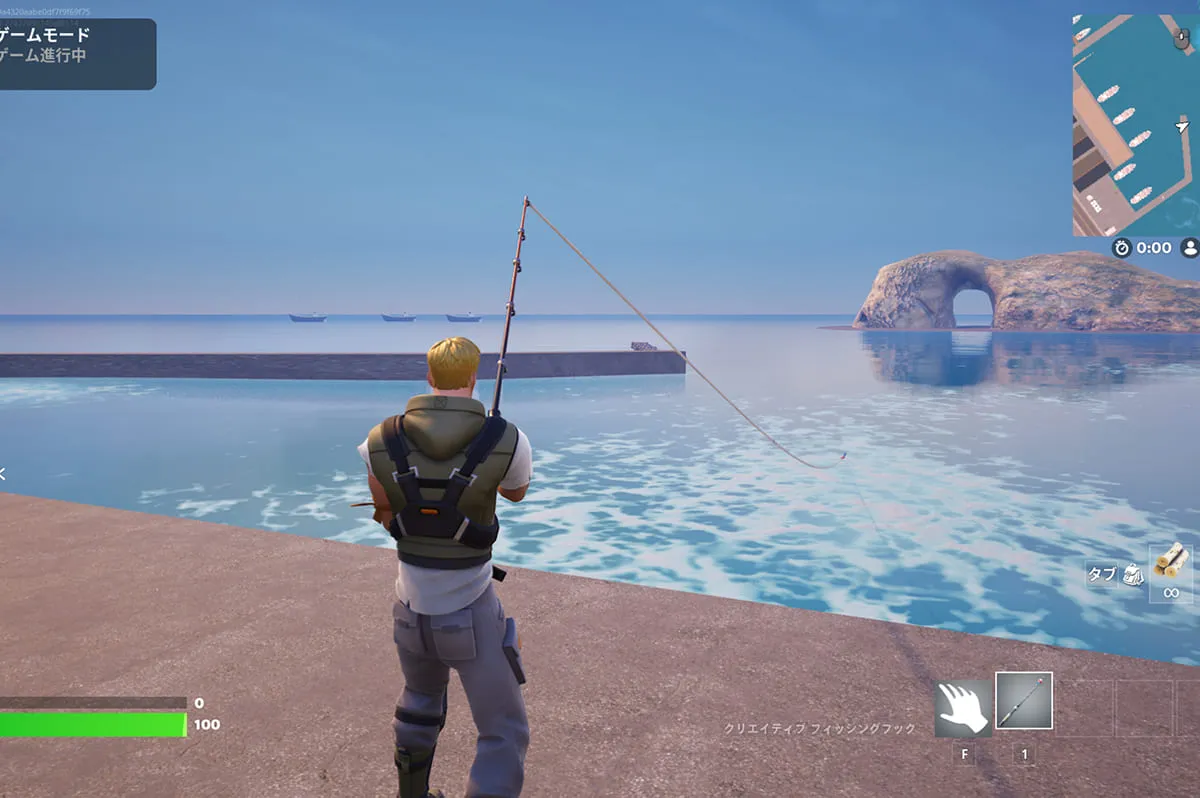Open the ゲームモード status panel
The width and height of the screenshot is (1200, 798).
coord(76,54)
